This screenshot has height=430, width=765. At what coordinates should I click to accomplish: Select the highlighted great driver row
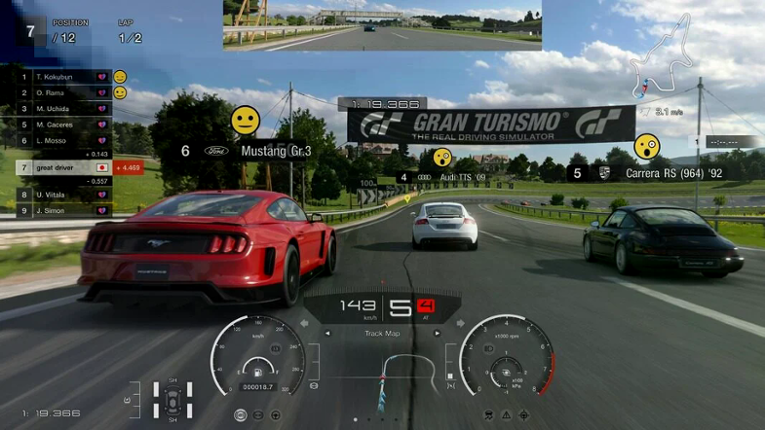click(x=62, y=168)
